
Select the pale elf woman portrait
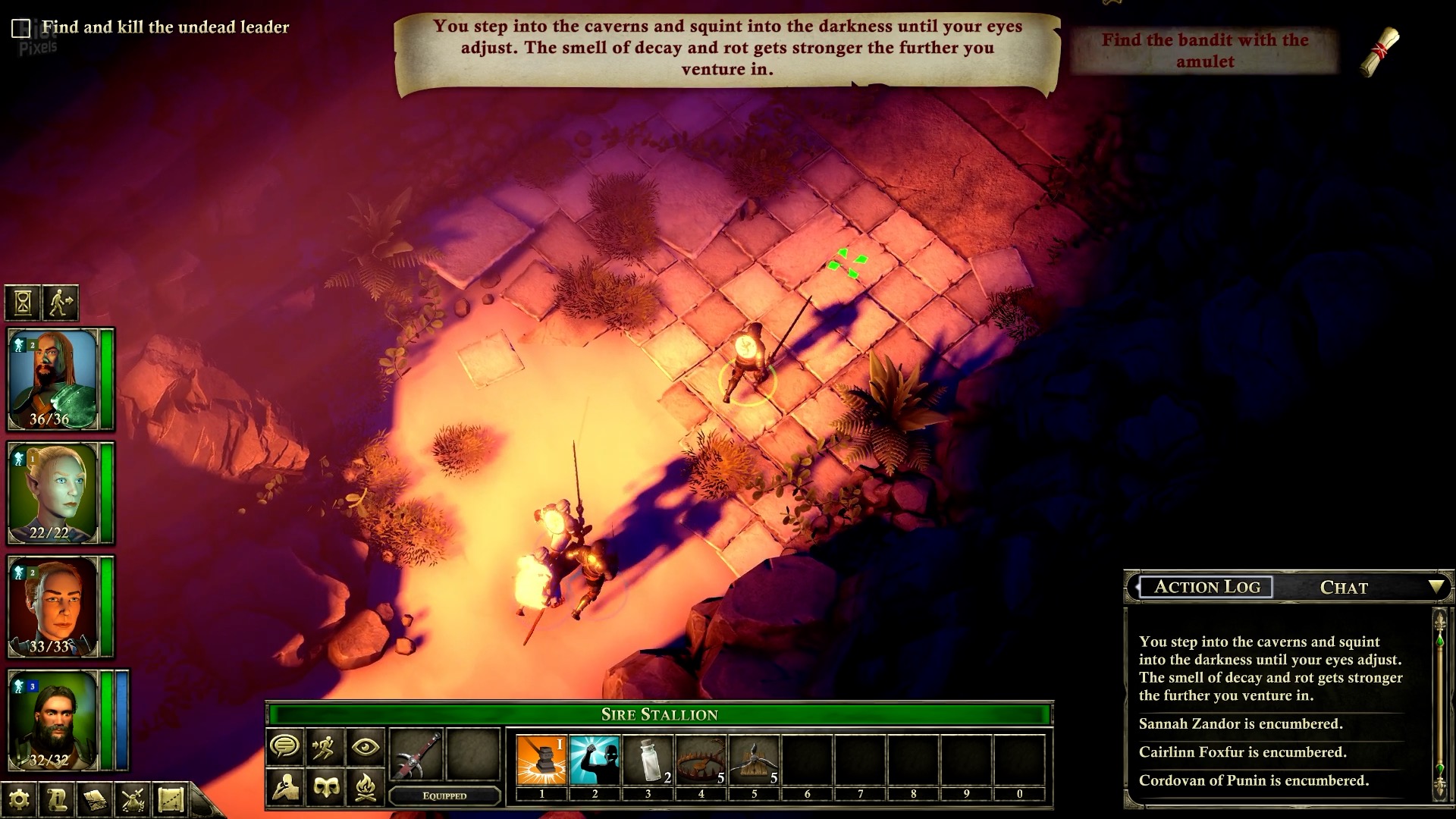click(53, 493)
